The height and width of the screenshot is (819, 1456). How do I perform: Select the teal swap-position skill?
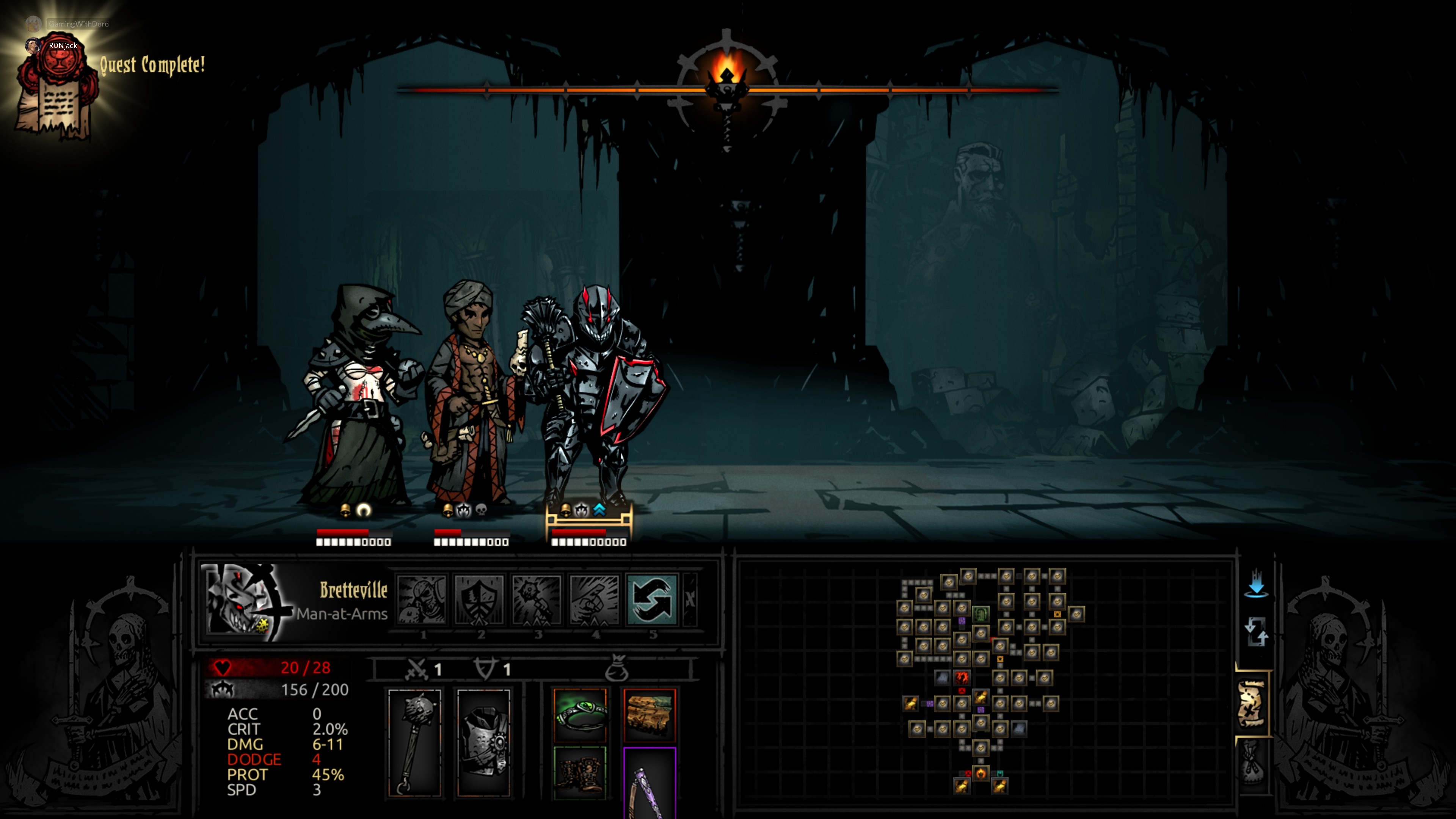click(x=652, y=600)
